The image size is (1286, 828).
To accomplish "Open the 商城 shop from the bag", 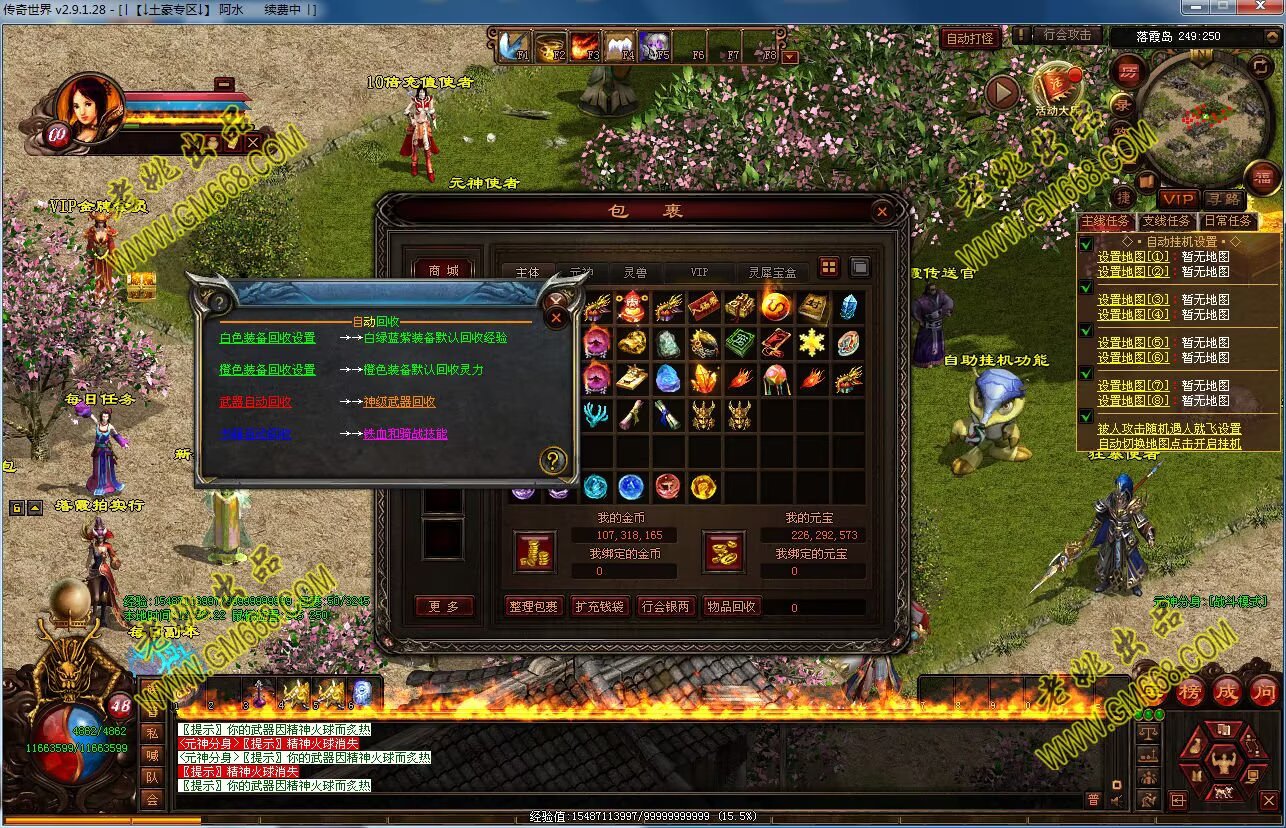I will 443,271.
